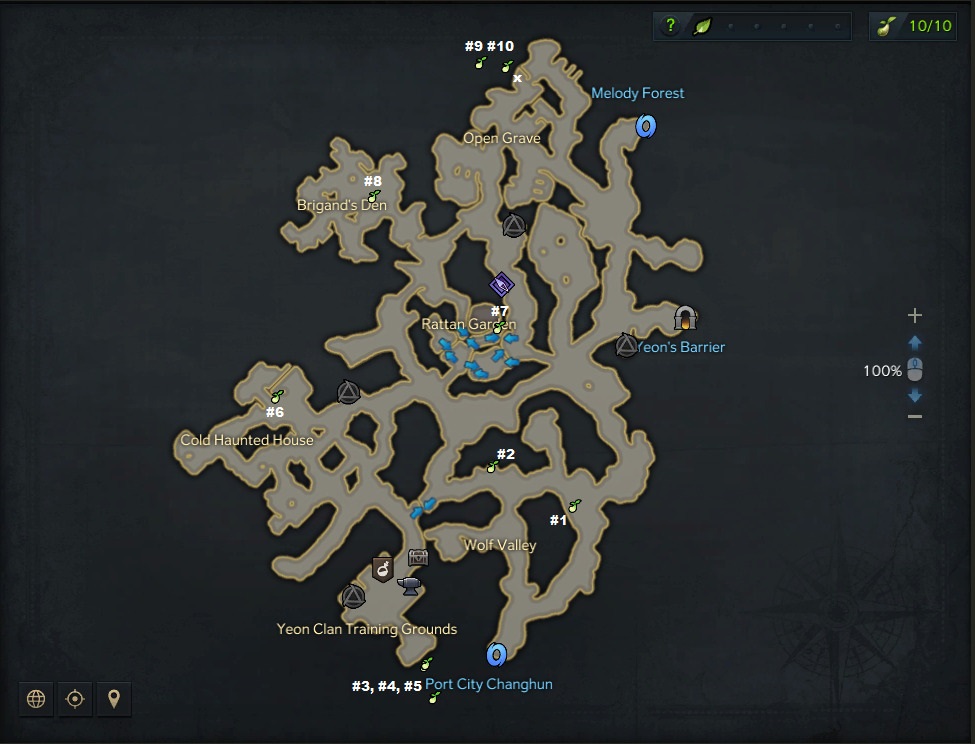
Task: Select the Port City Changhun portal marker
Action: tap(496, 655)
